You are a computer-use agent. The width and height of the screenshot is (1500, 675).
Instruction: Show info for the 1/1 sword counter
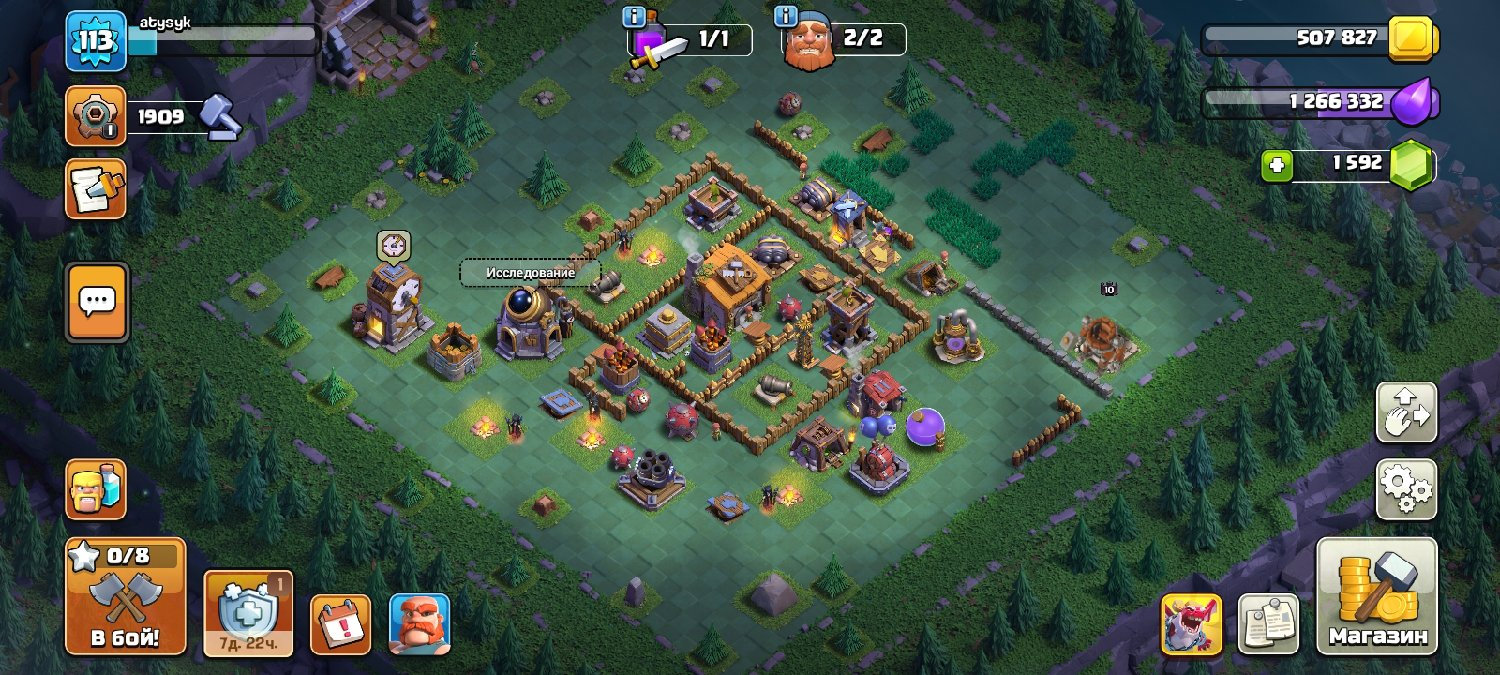point(634,17)
